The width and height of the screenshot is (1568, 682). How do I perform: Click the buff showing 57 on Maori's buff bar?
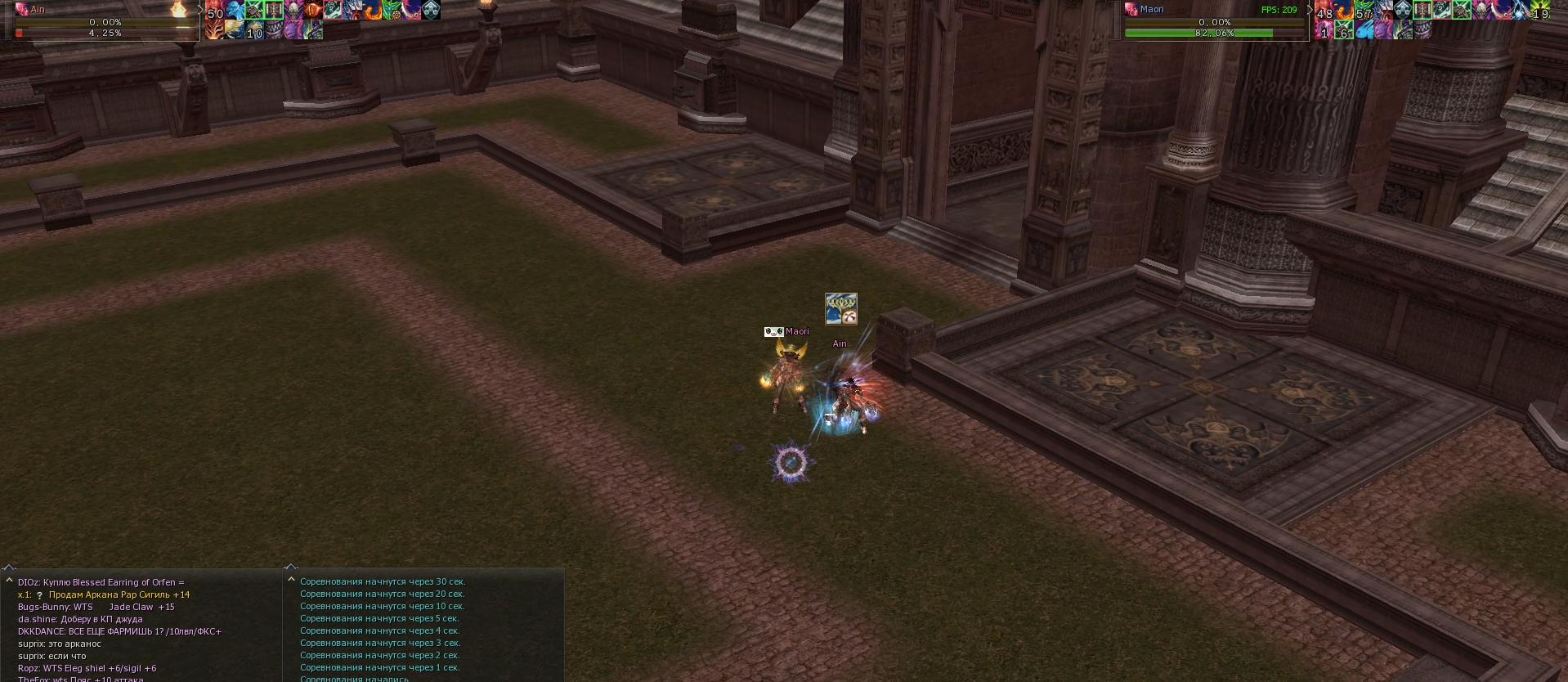[x=1364, y=10]
